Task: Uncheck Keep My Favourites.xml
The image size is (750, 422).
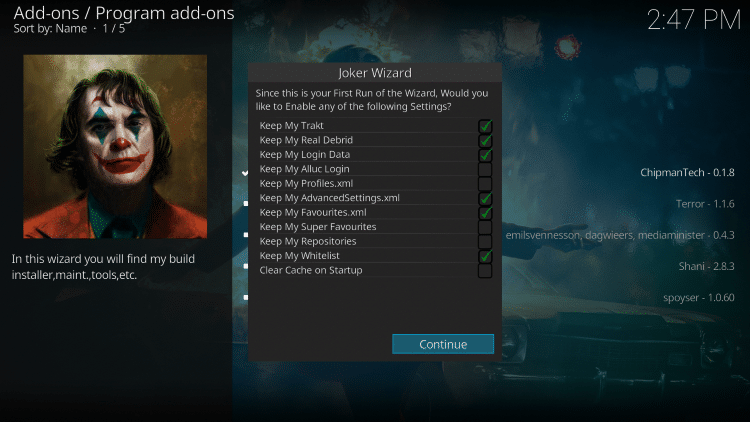Action: pyautogui.click(x=485, y=213)
